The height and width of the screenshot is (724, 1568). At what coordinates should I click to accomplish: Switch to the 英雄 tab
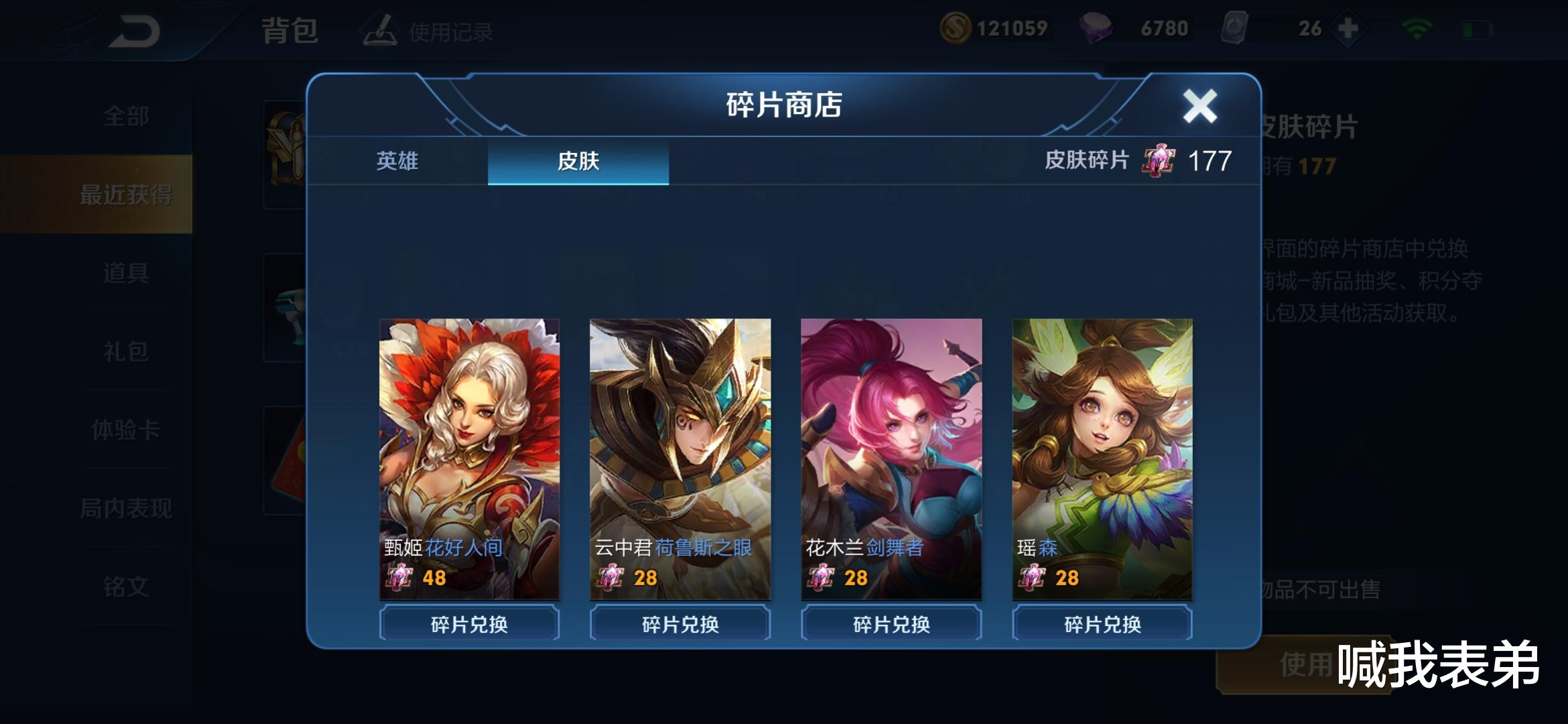point(397,161)
